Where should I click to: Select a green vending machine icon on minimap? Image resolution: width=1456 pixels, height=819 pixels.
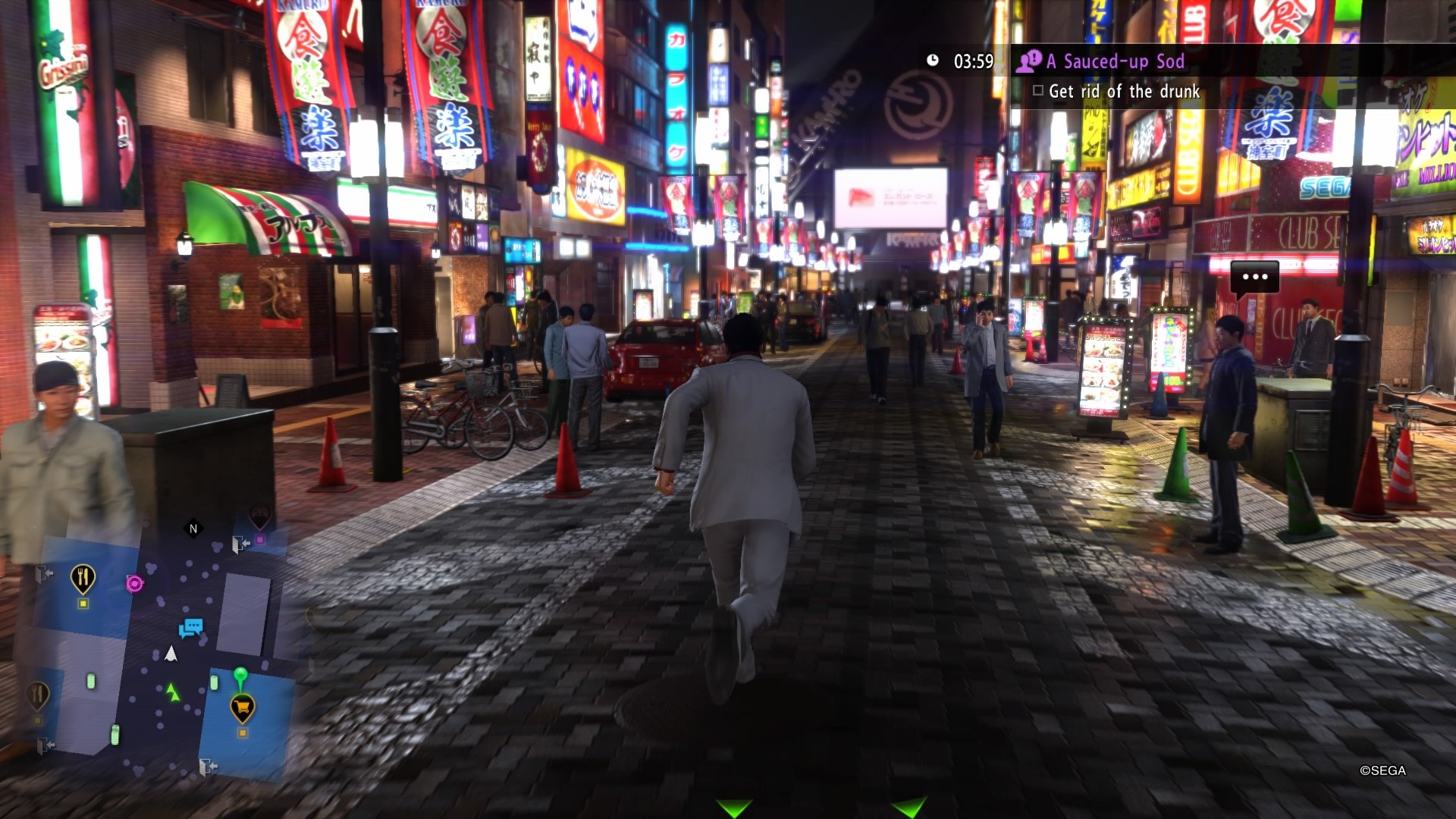90,680
